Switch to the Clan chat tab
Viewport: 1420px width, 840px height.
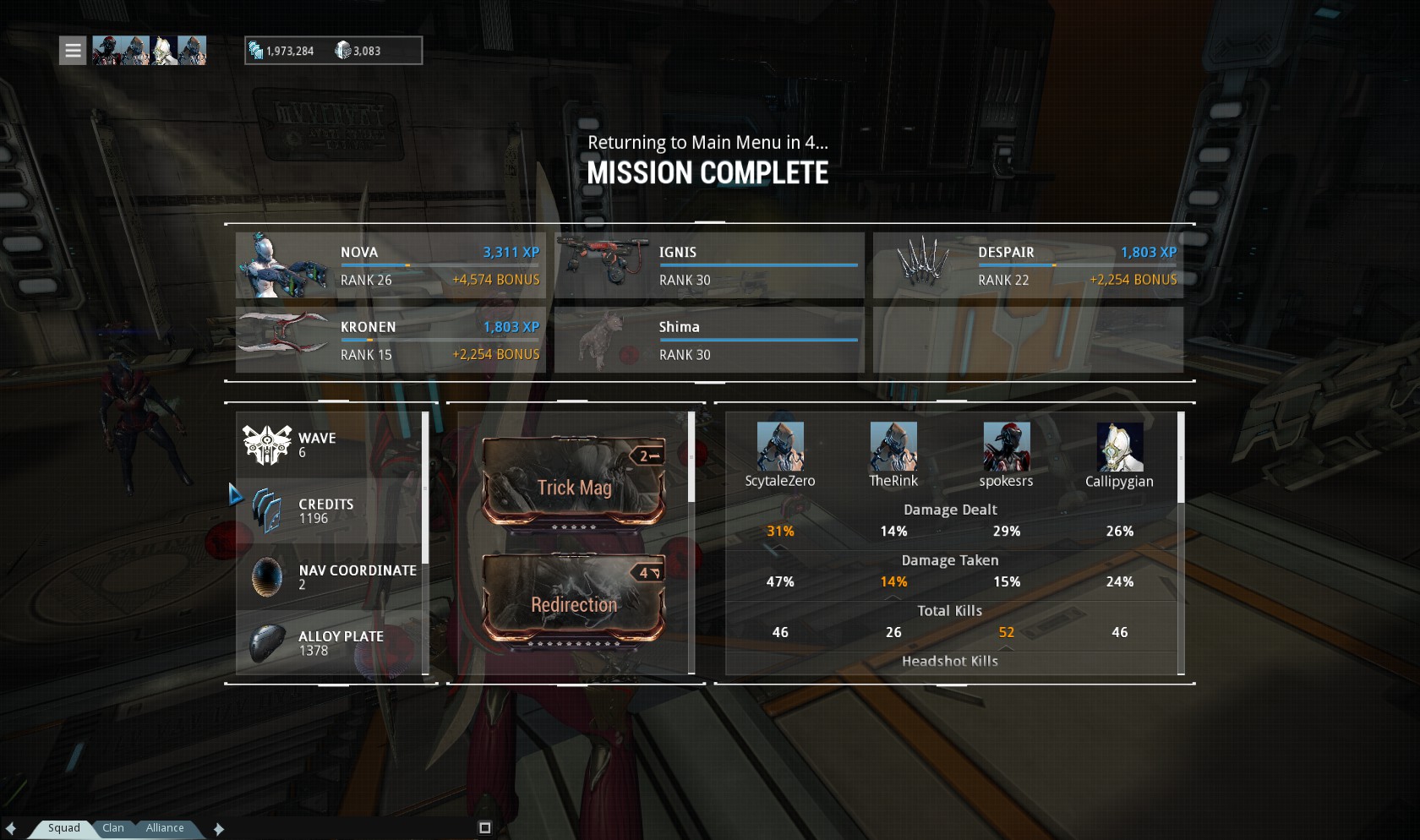tap(113, 828)
